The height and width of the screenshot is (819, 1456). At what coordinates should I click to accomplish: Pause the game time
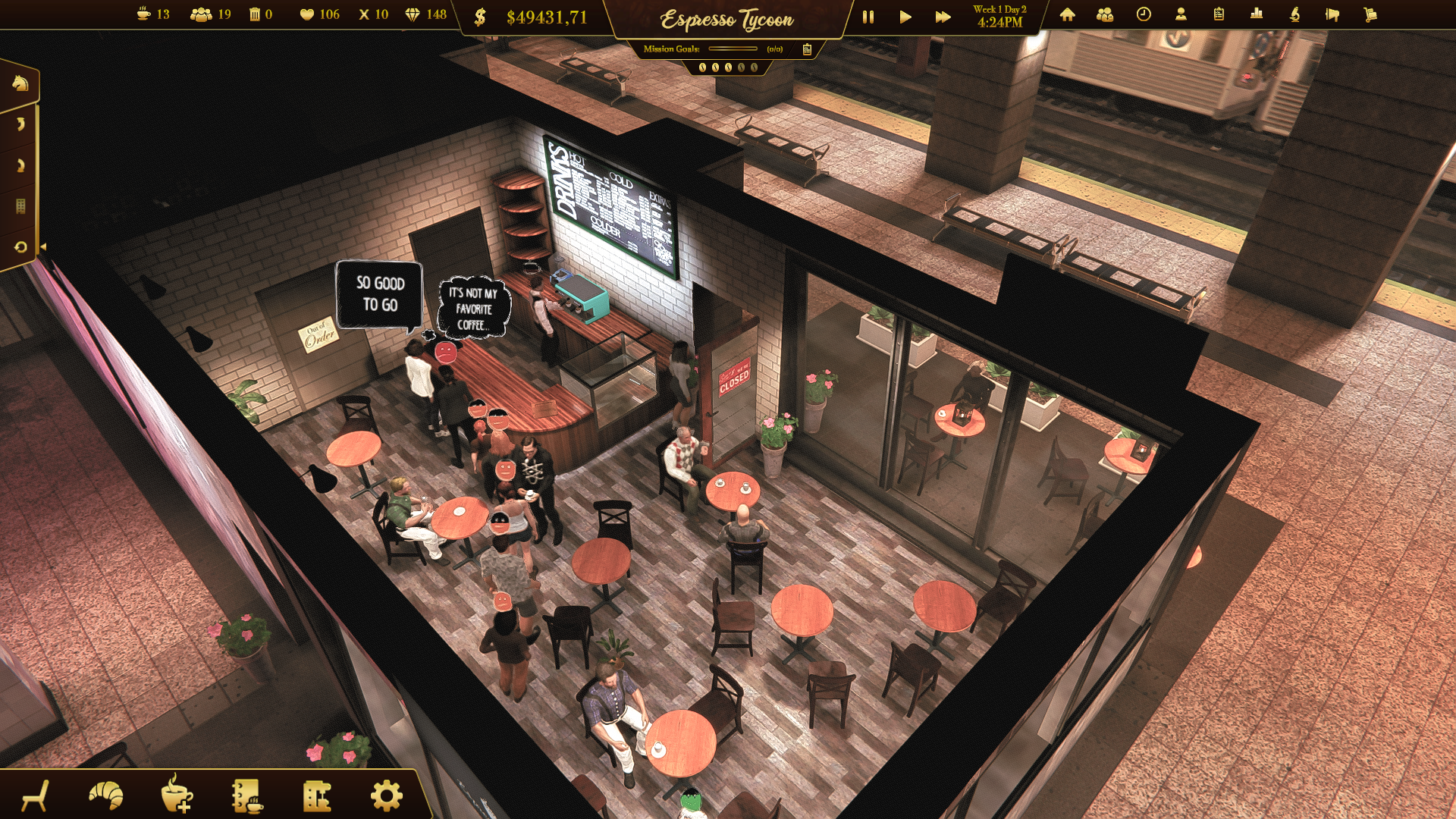coord(868,17)
